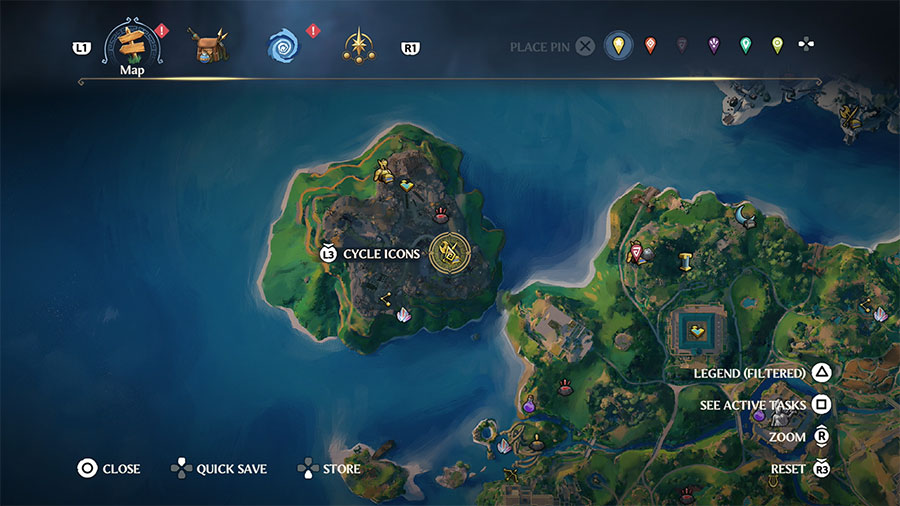
Task: Click the crescent moon map marker
Action: [x=743, y=213]
